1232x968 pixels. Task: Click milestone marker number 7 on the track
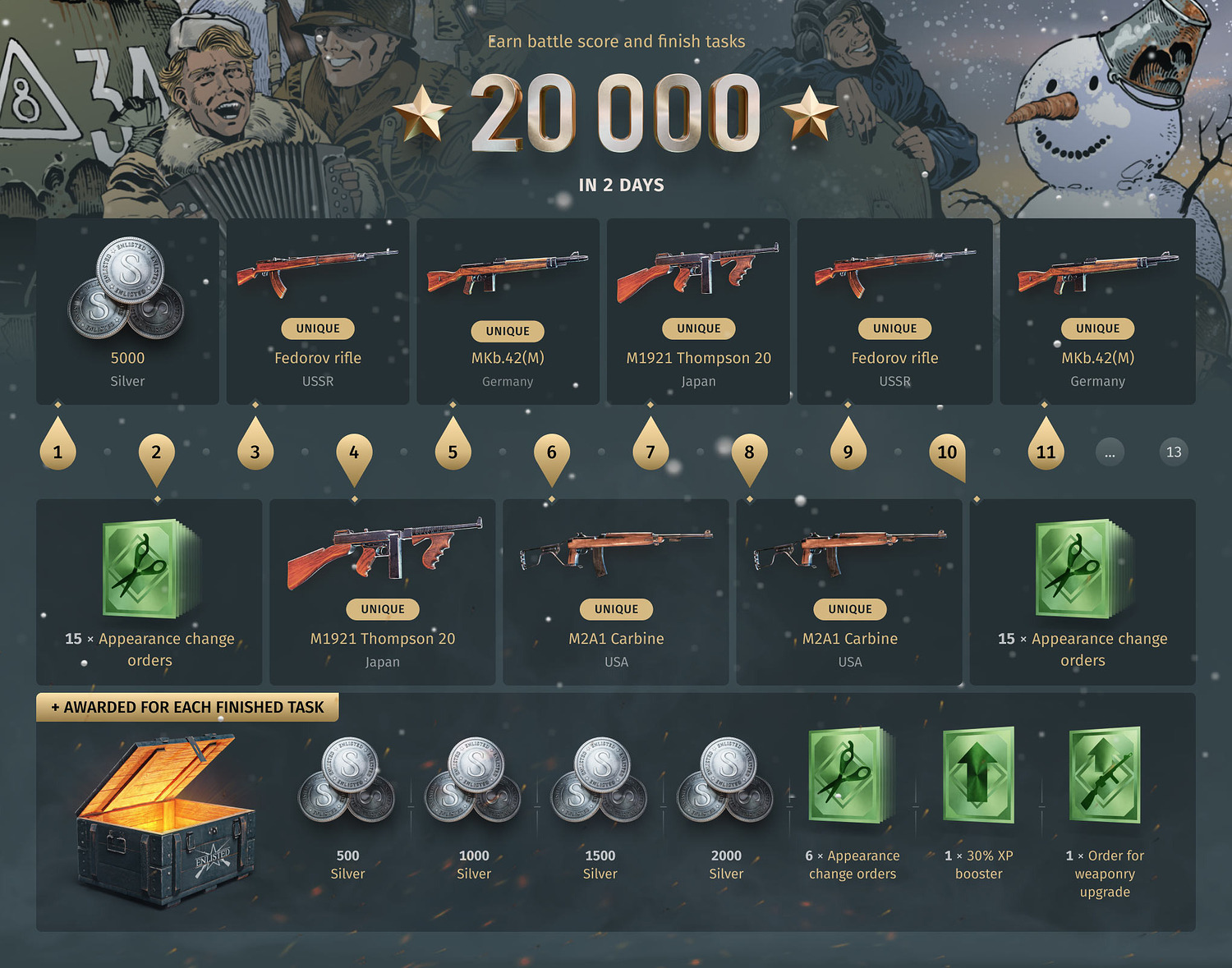click(650, 450)
